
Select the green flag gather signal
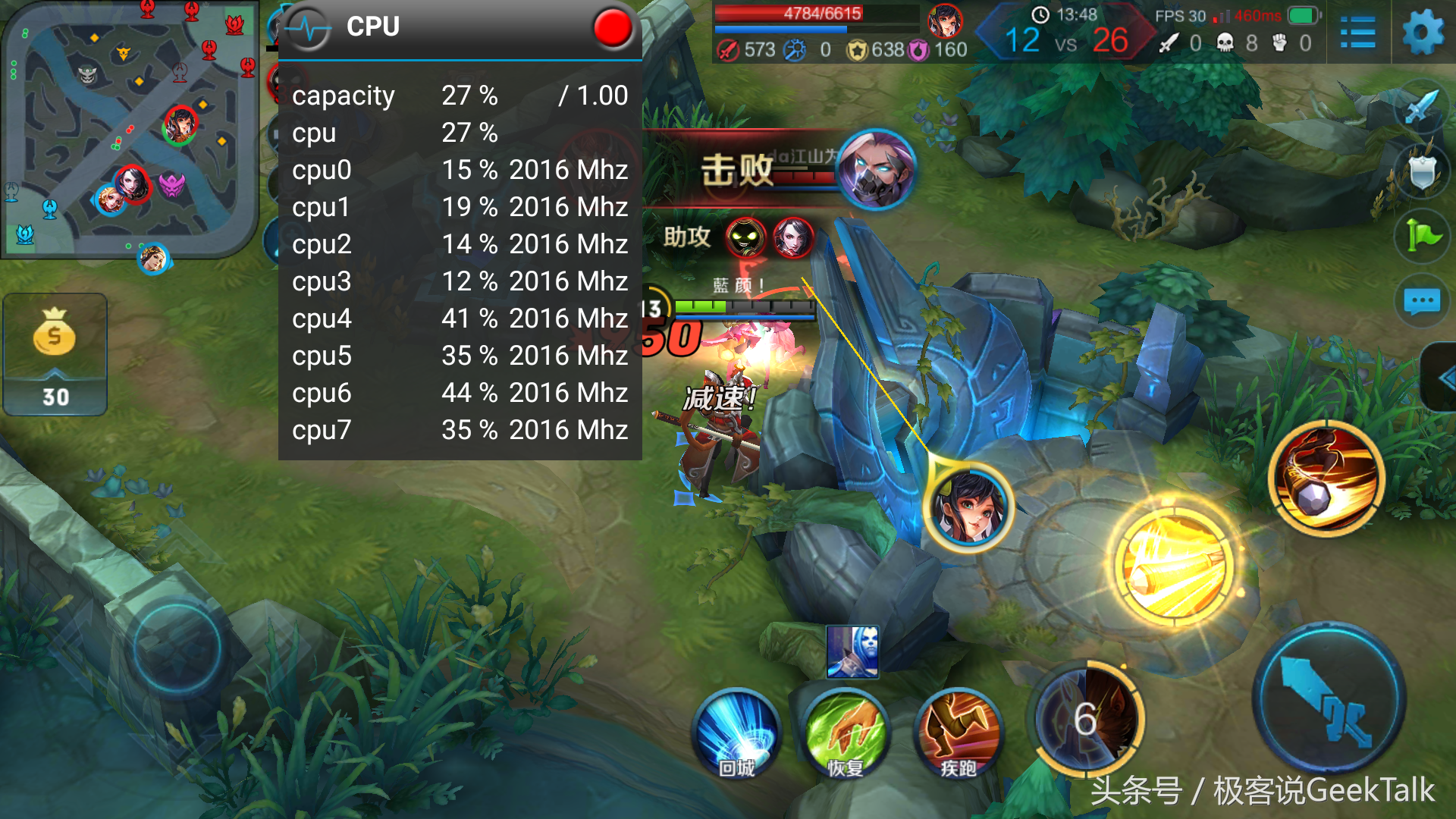[x=1422, y=237]
